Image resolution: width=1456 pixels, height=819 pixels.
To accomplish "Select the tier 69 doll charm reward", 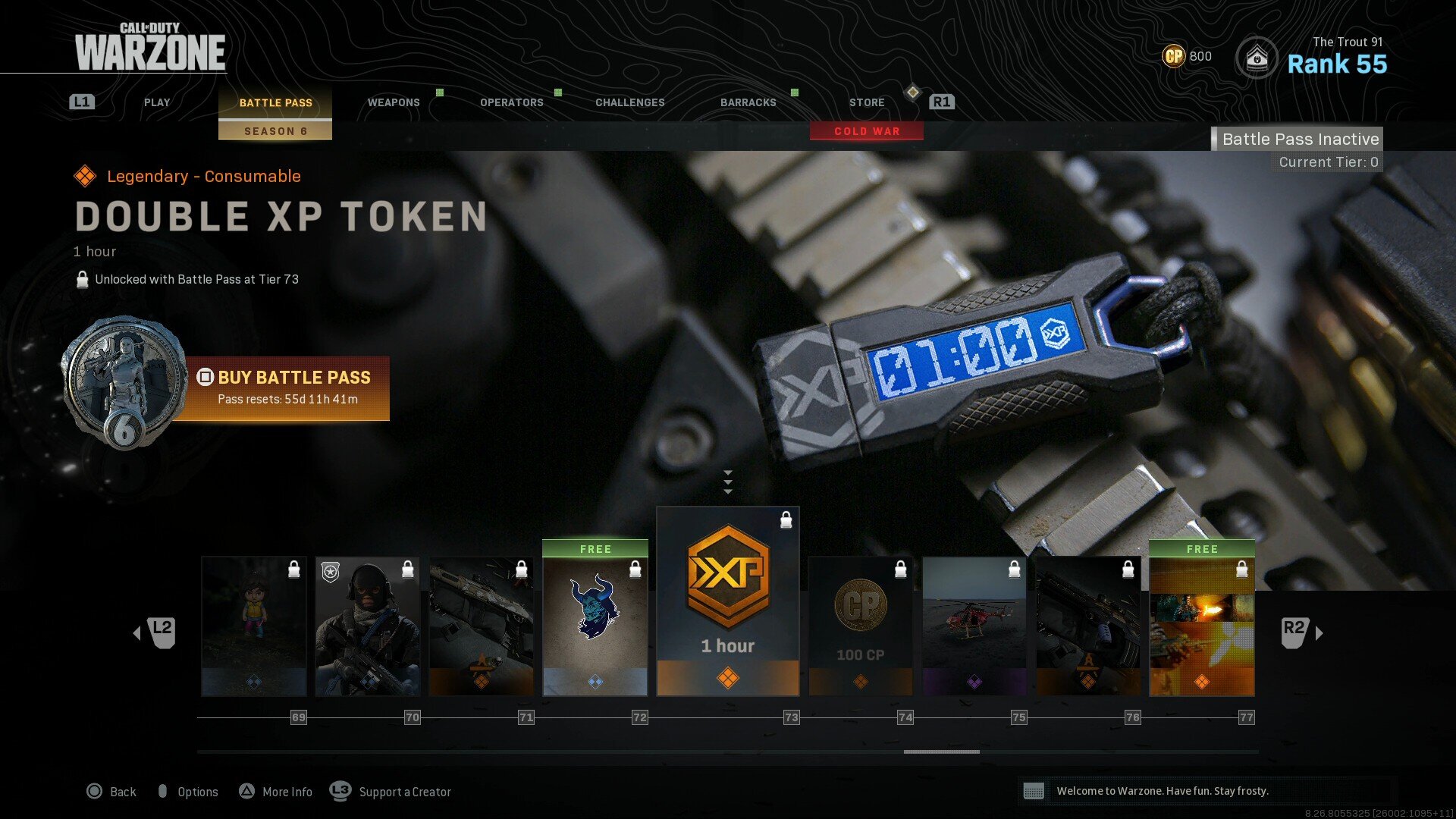I will [x=254, y=626].
